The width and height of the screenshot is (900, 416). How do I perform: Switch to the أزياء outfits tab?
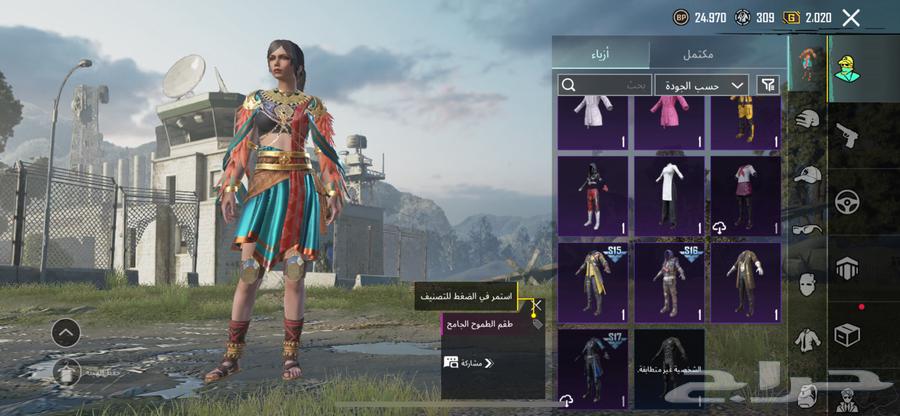pos(601,53)
